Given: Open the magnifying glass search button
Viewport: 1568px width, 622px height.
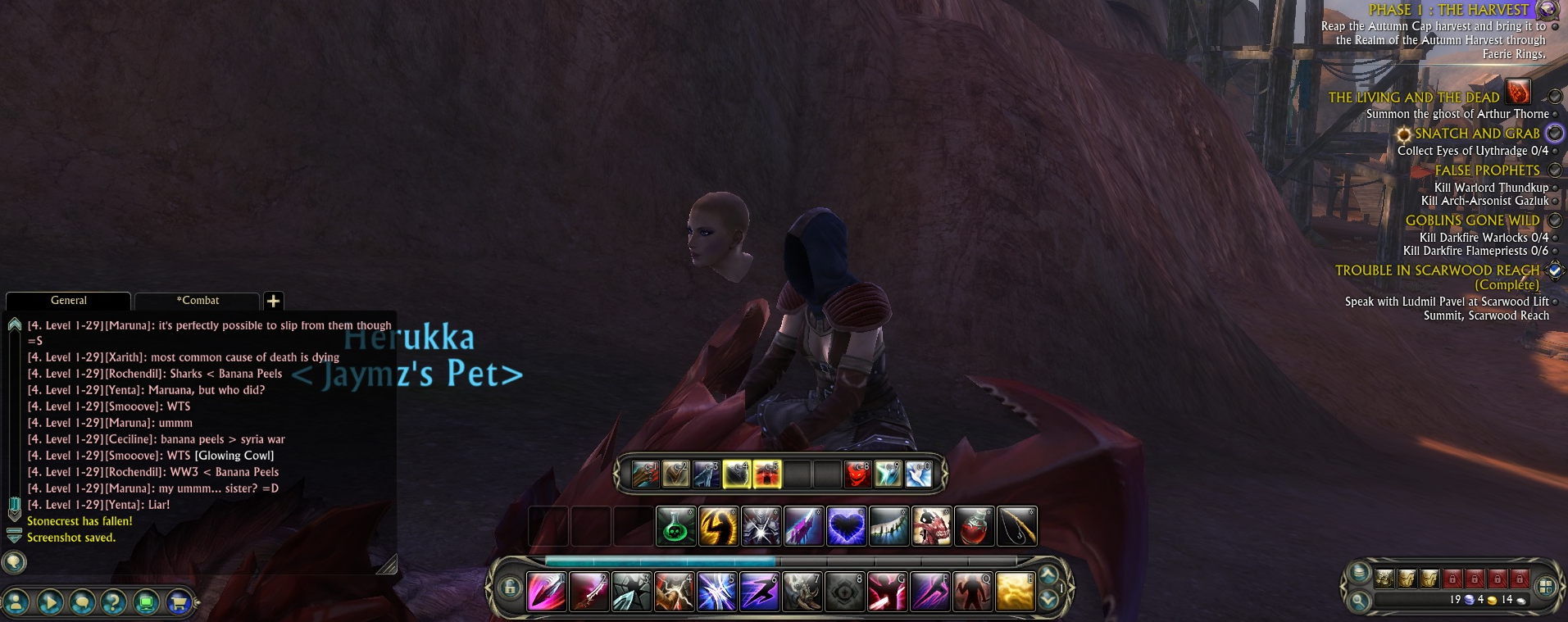Looking at the screenshot, I should click(x=1359, y=601).
